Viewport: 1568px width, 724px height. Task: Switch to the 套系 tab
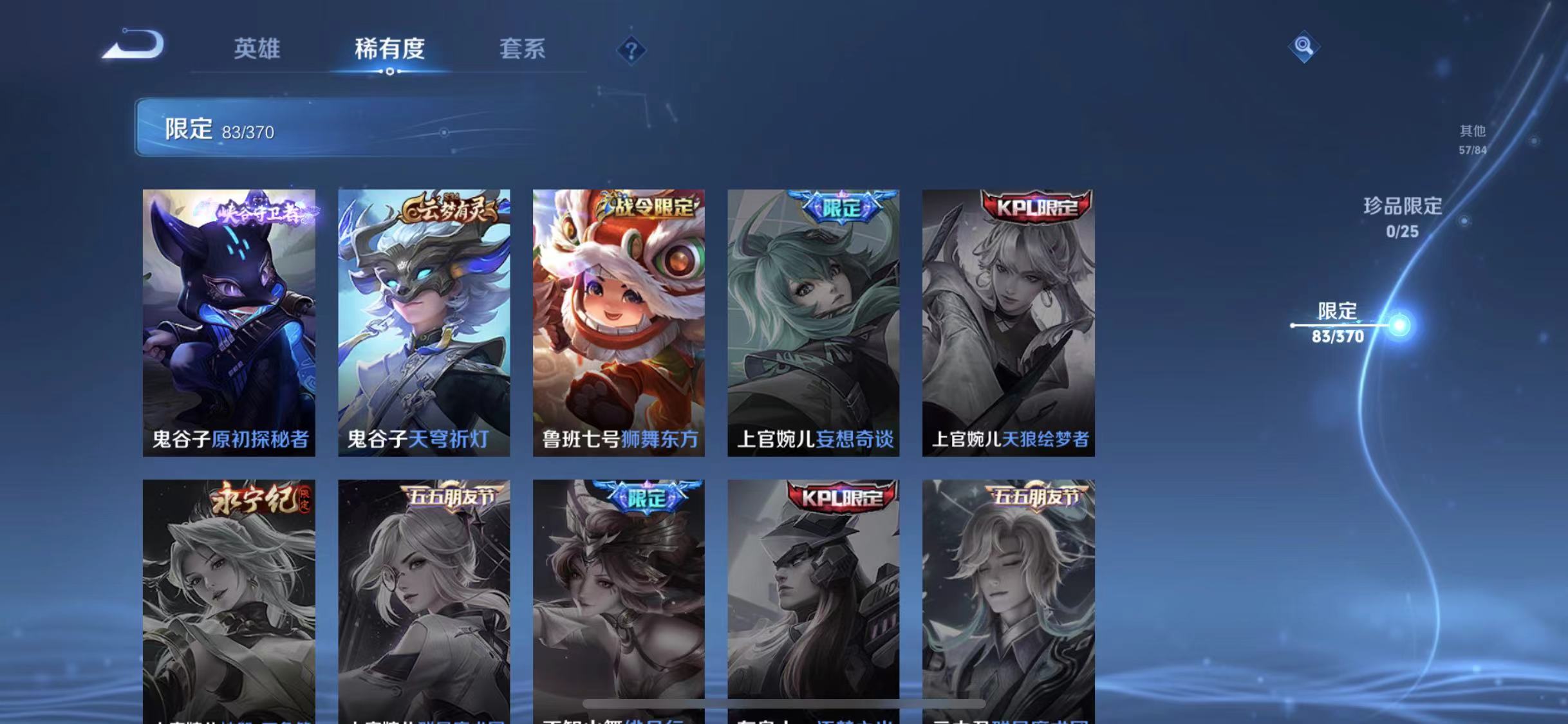[523, 50]
